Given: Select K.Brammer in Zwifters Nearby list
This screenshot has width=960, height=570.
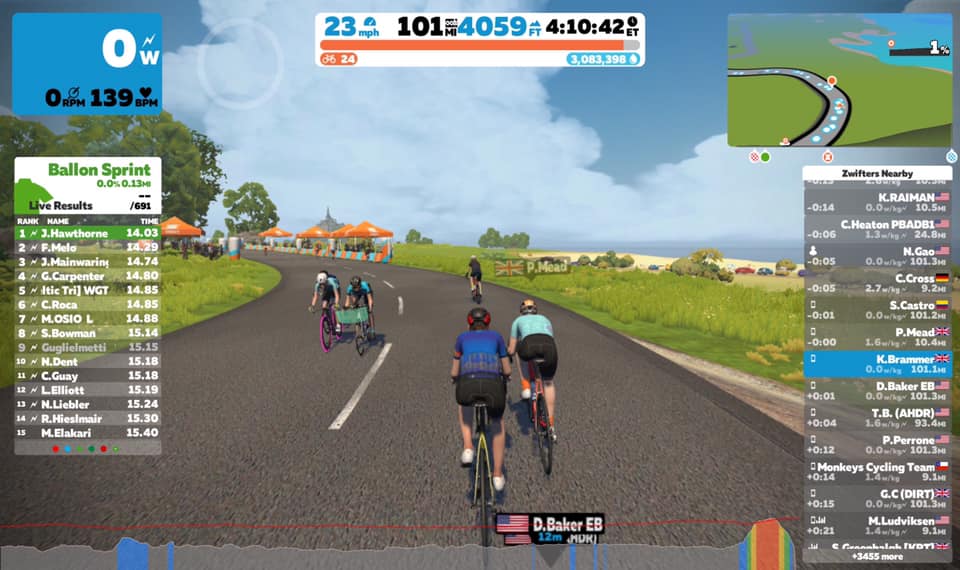Looking at the screenshot, I should click(x=877, y=364).
